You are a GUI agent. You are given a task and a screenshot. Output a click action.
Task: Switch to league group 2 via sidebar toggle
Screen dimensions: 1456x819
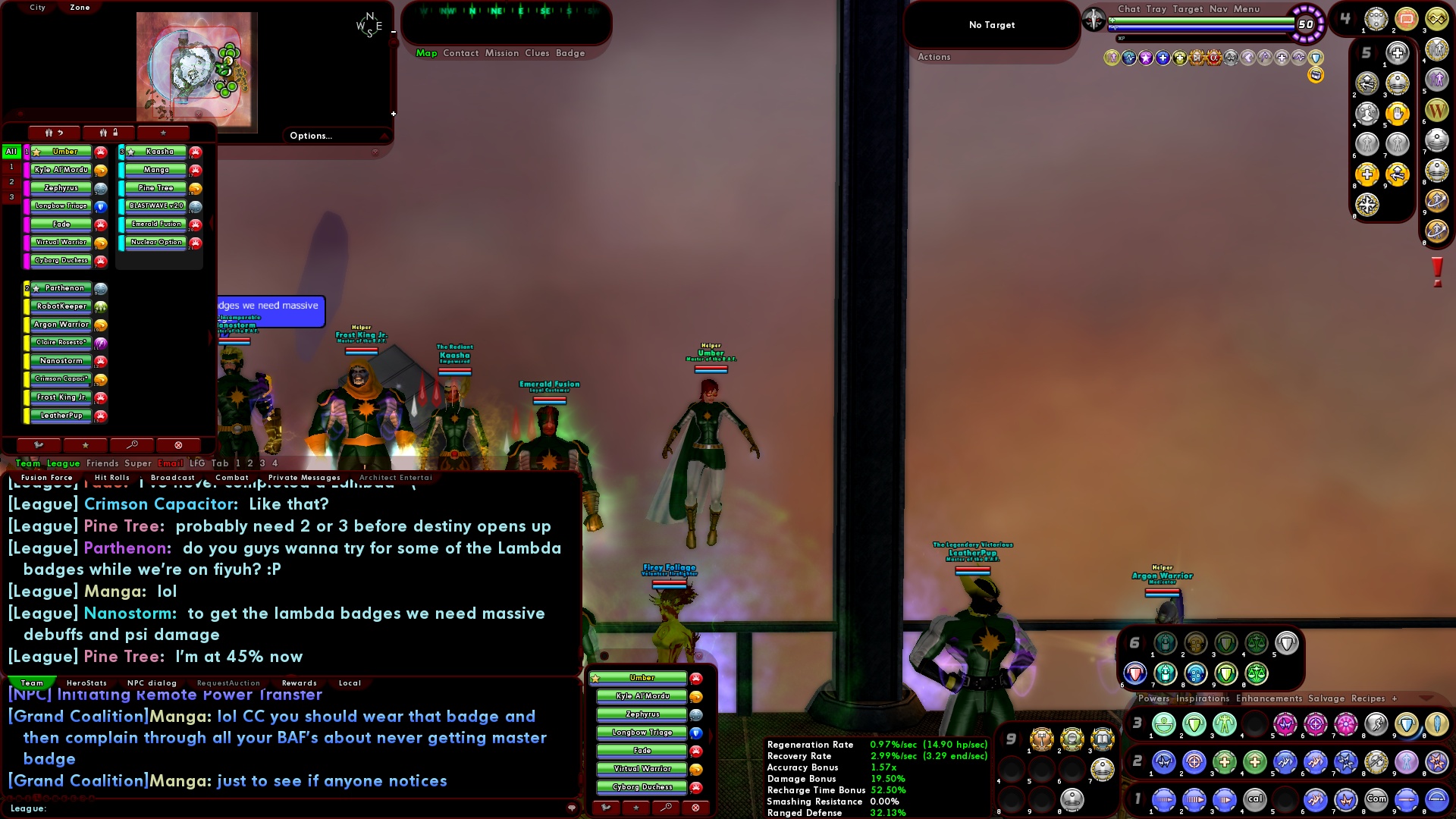click(10, 181)
